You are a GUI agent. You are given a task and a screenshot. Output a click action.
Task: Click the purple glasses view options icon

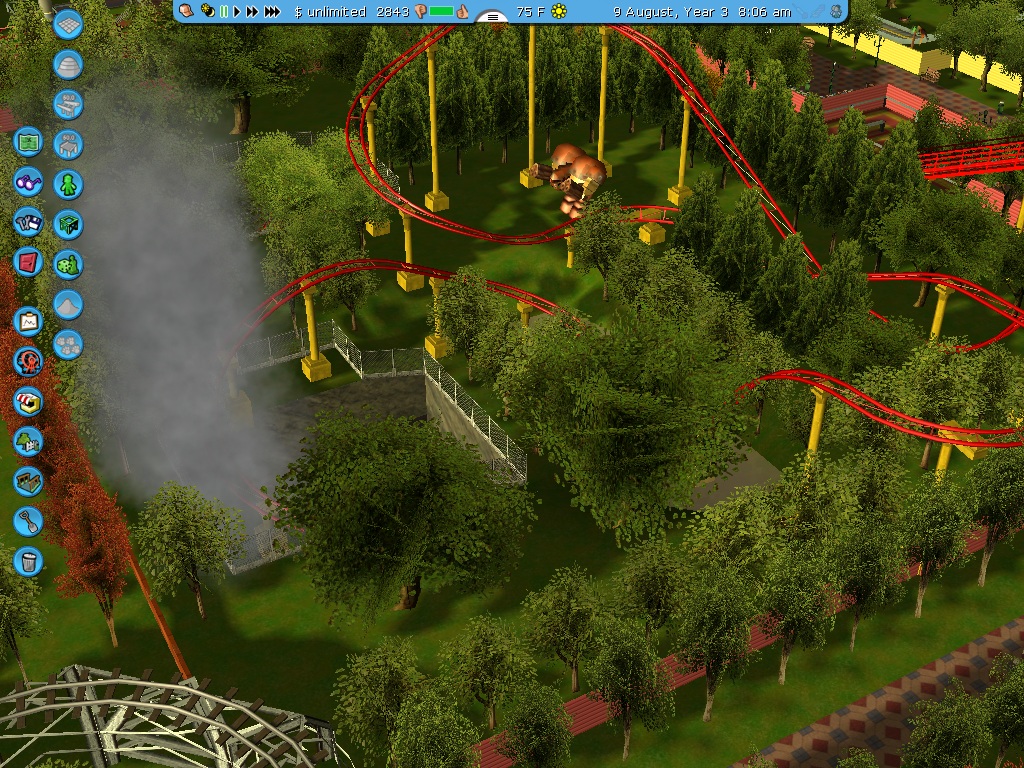28,182
